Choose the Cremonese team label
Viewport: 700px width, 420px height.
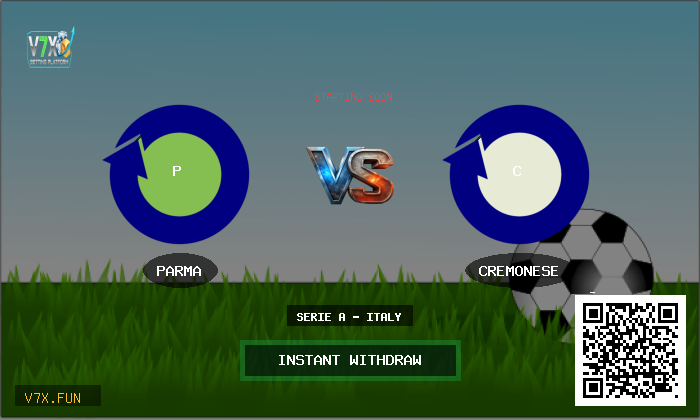(x=518, y=271)
